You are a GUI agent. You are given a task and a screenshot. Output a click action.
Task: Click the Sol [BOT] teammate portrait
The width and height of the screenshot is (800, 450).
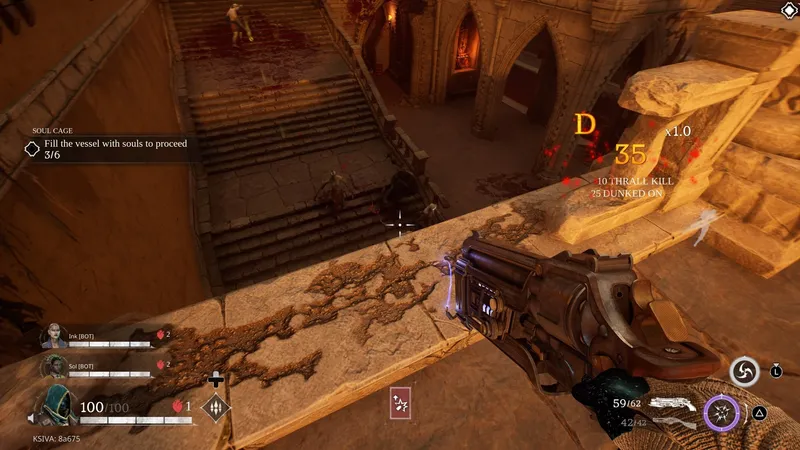coord(53,367)
